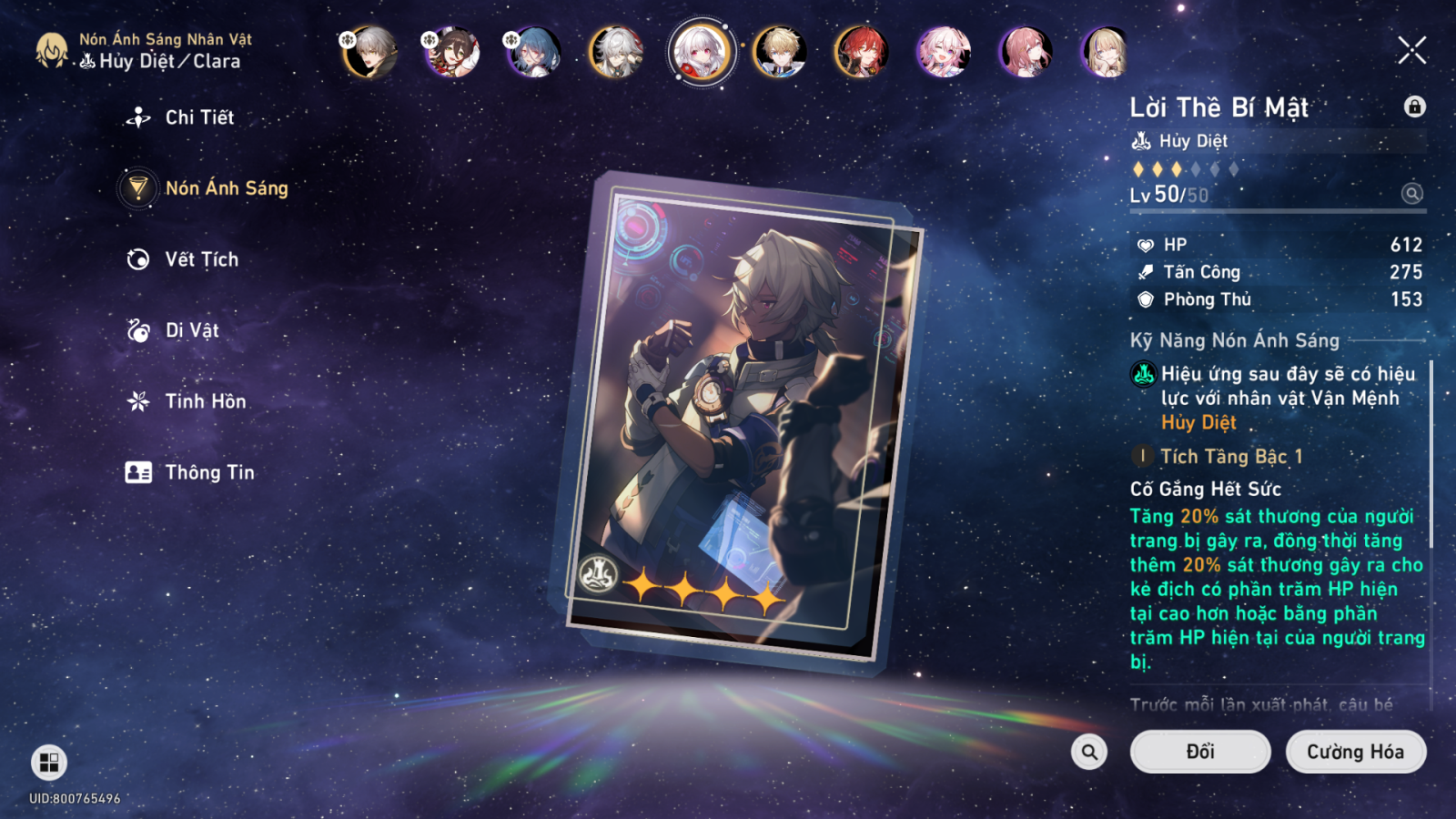
Task: Switch to the blue-haired character portrait
Action: point(534,51)
